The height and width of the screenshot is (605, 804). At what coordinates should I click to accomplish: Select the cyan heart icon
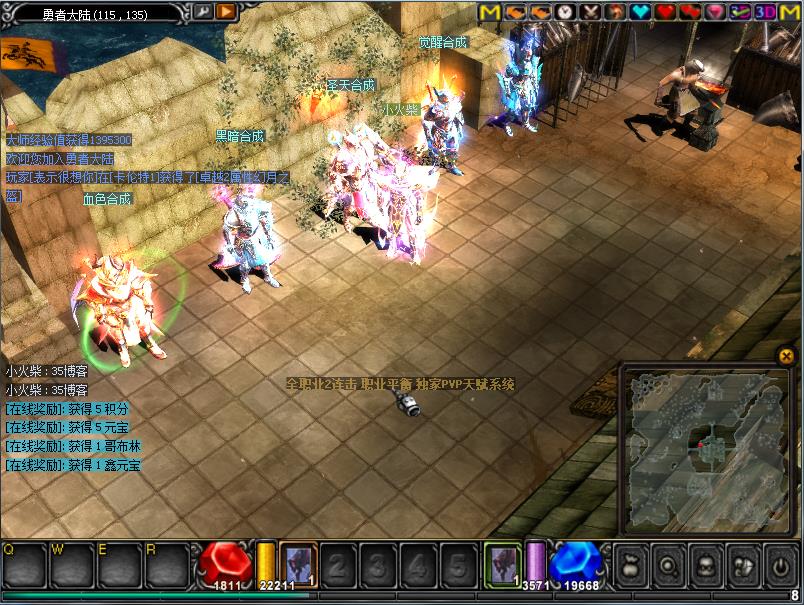click(x=640, y=12)
